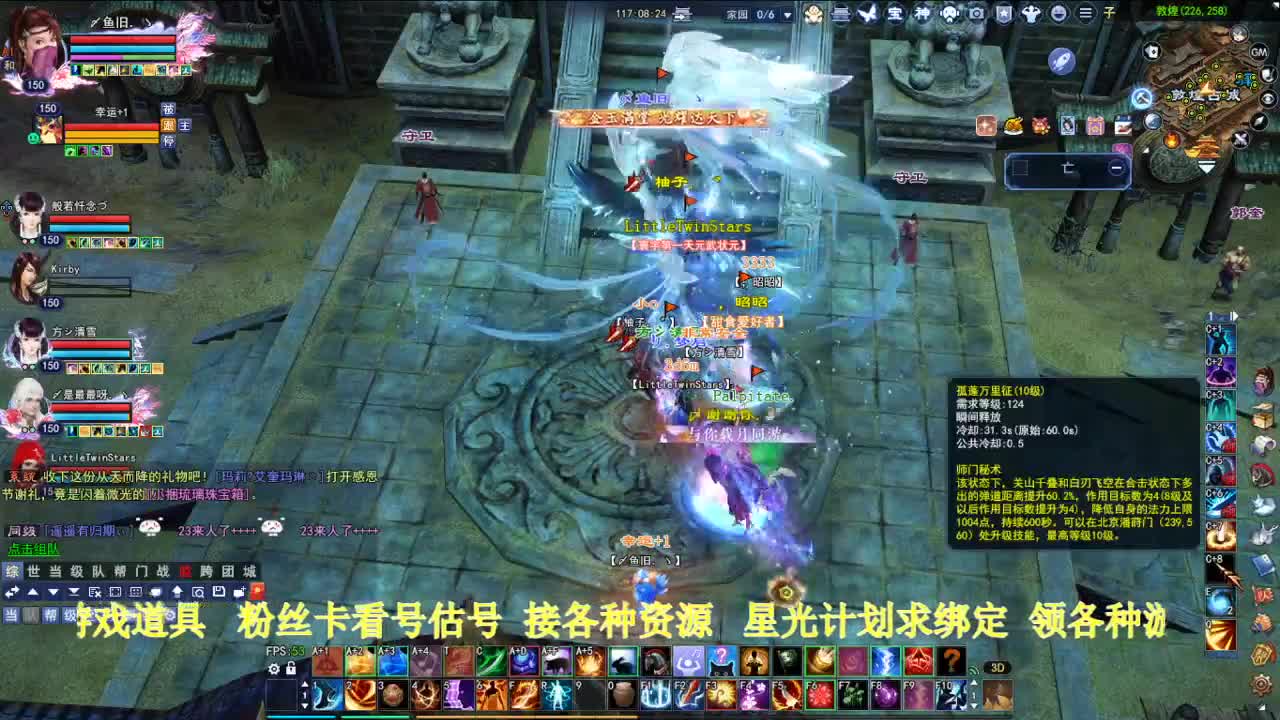
Task: Click the camera screenshot icon in top bar
Action: point(976,14)
